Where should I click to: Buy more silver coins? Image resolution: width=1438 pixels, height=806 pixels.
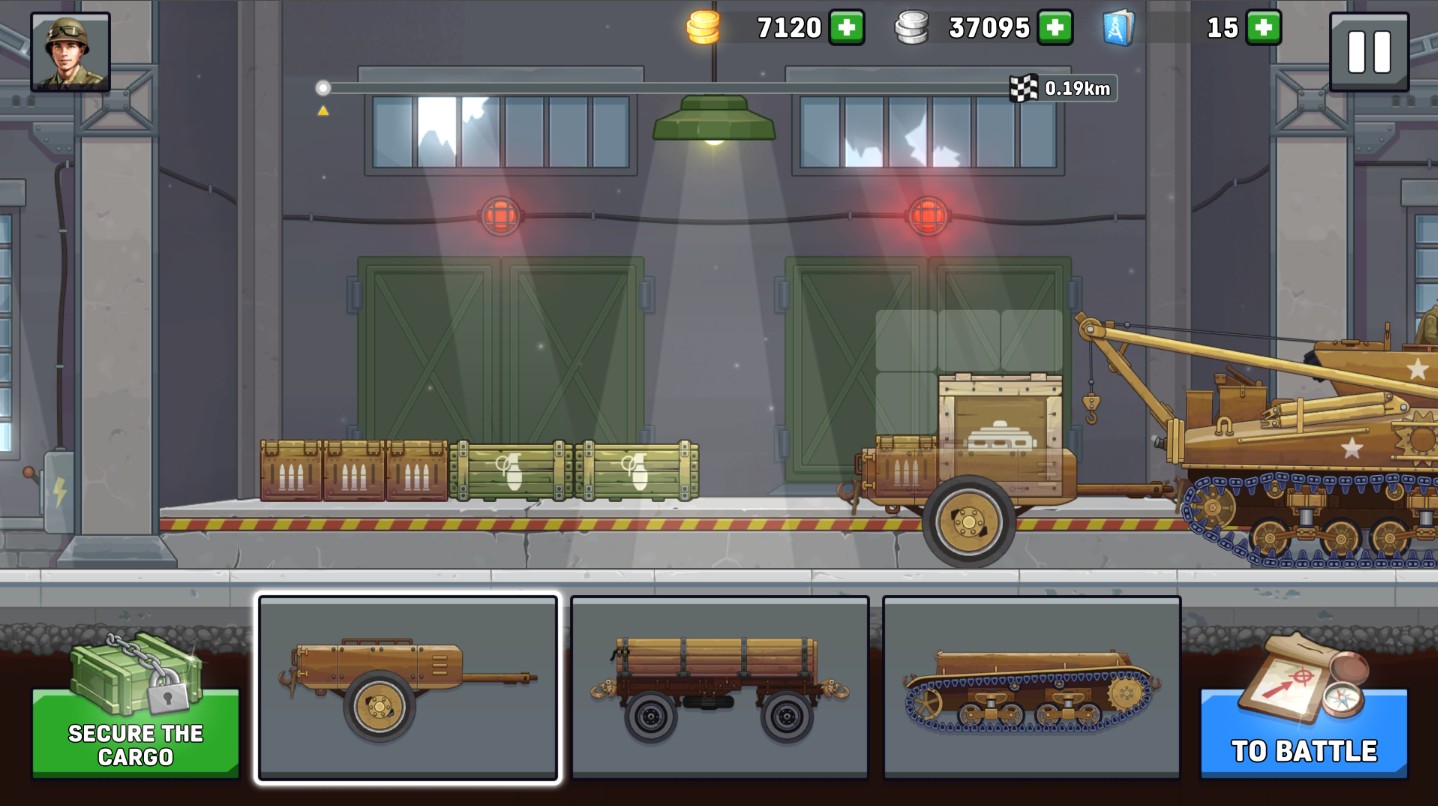[x=1054, y=27]
